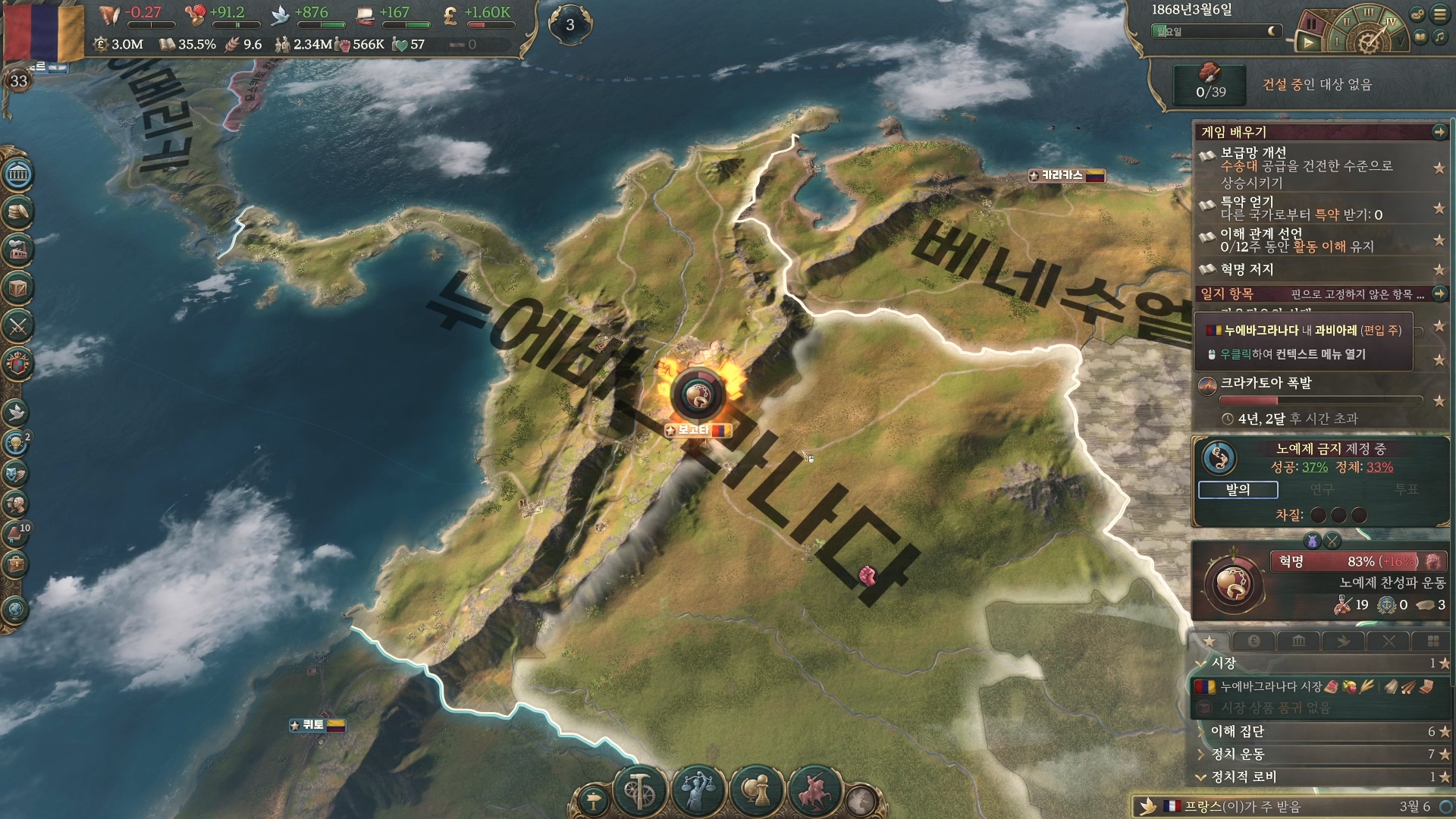This screenshot has width=1456, height=819.
Task: Open the diplomacy dove sidebar icon
Action: (x=17, y=412)
